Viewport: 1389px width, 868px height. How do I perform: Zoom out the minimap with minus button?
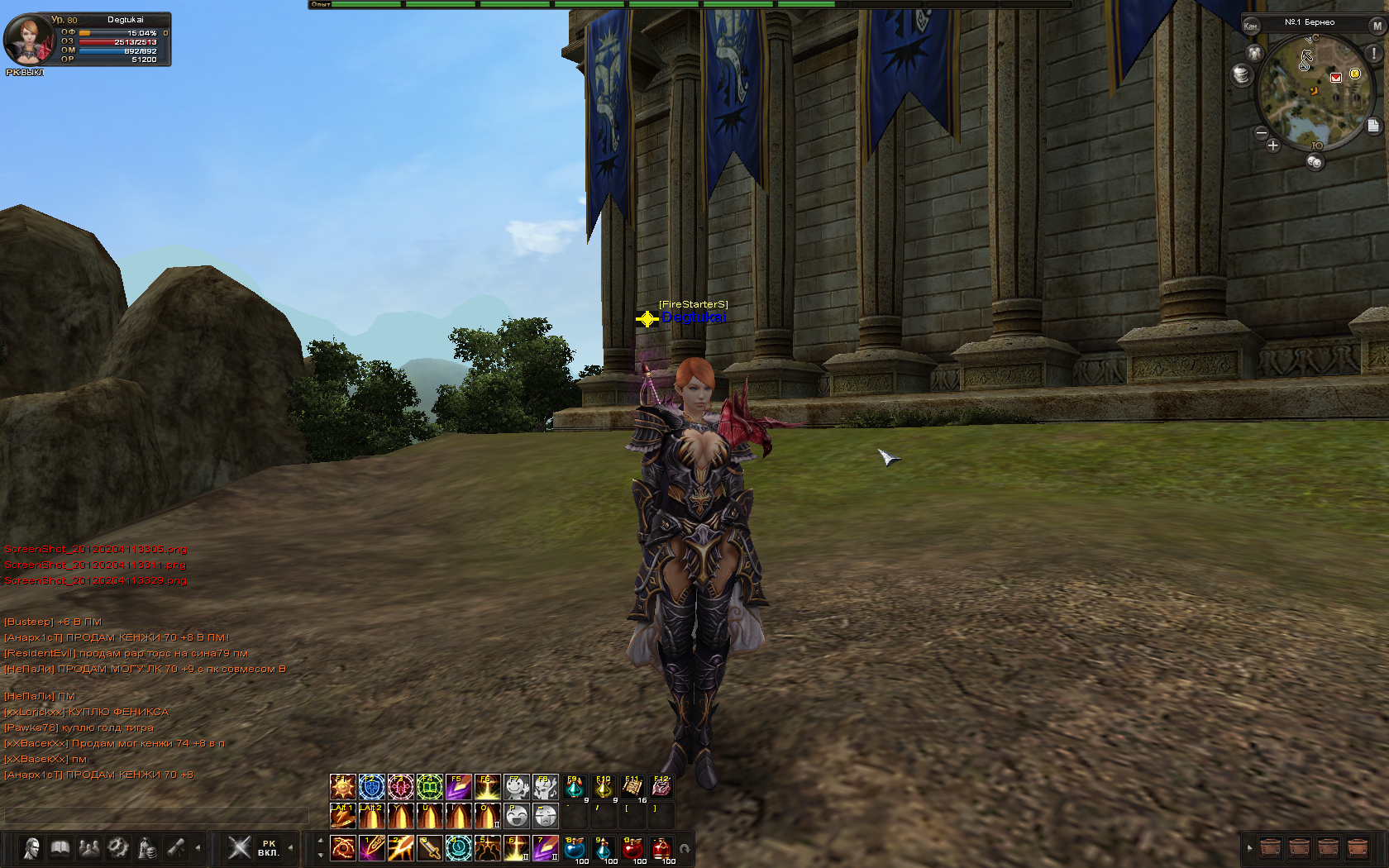[1262, 132]
